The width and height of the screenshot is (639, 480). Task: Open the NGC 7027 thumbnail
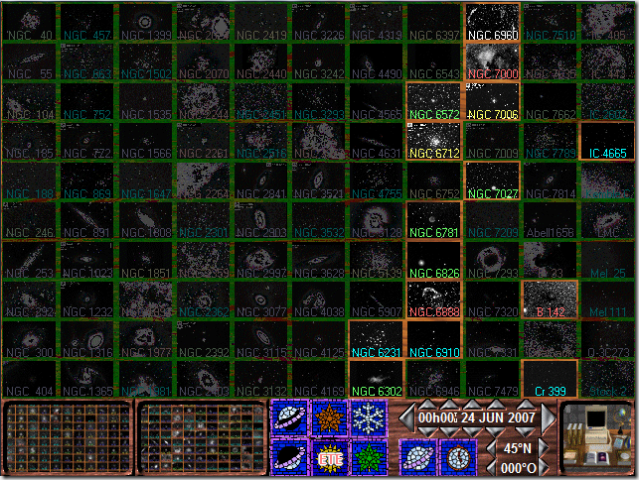coord(492,180)
